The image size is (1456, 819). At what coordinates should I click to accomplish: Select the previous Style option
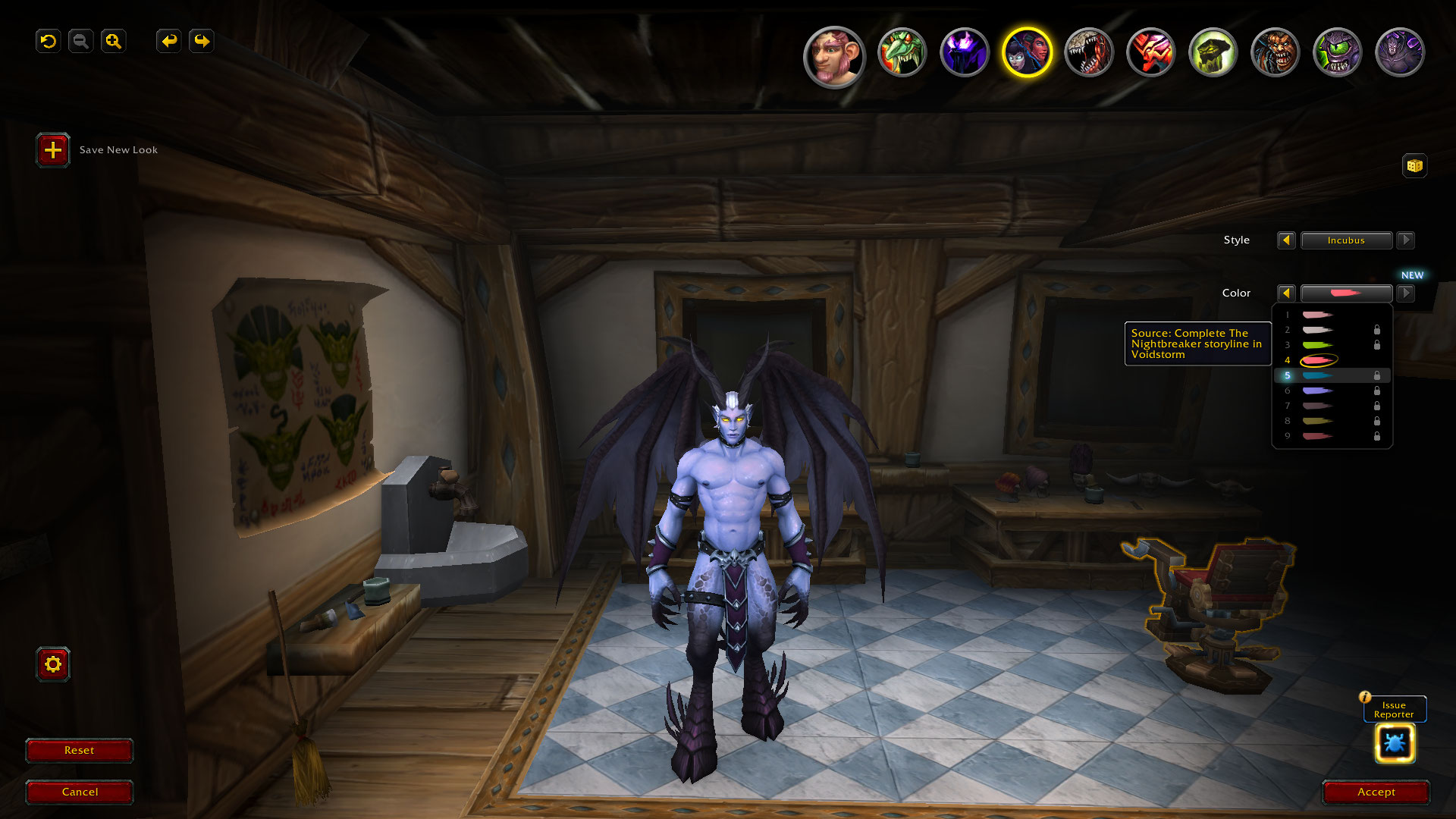click(1286, 240)
